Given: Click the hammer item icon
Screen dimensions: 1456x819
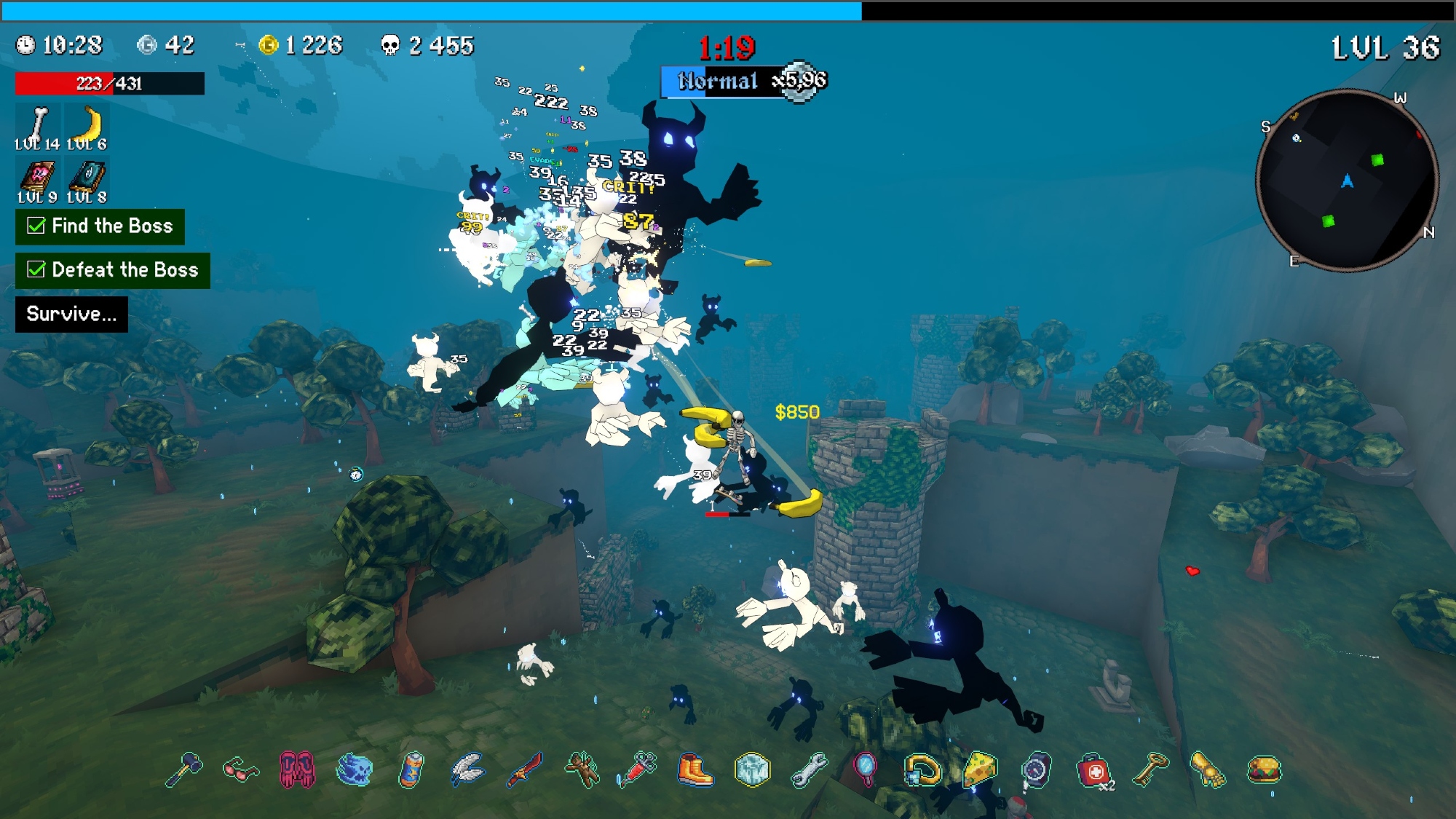Looking at the screenshot, I should (x=183, y=769).
